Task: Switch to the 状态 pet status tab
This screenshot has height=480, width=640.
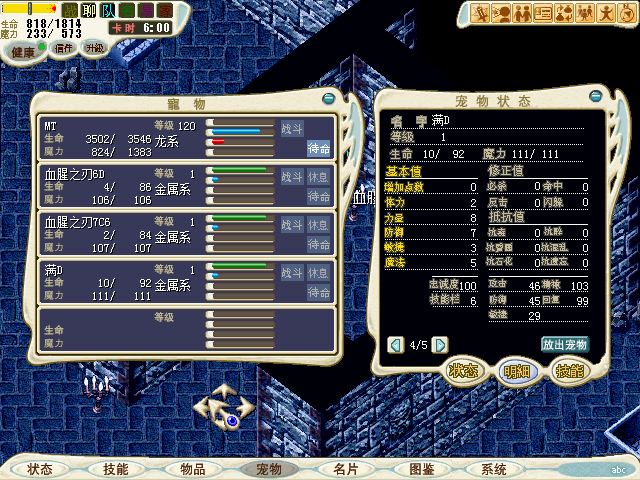Action: pyautogui.click(x=462, y=371)
